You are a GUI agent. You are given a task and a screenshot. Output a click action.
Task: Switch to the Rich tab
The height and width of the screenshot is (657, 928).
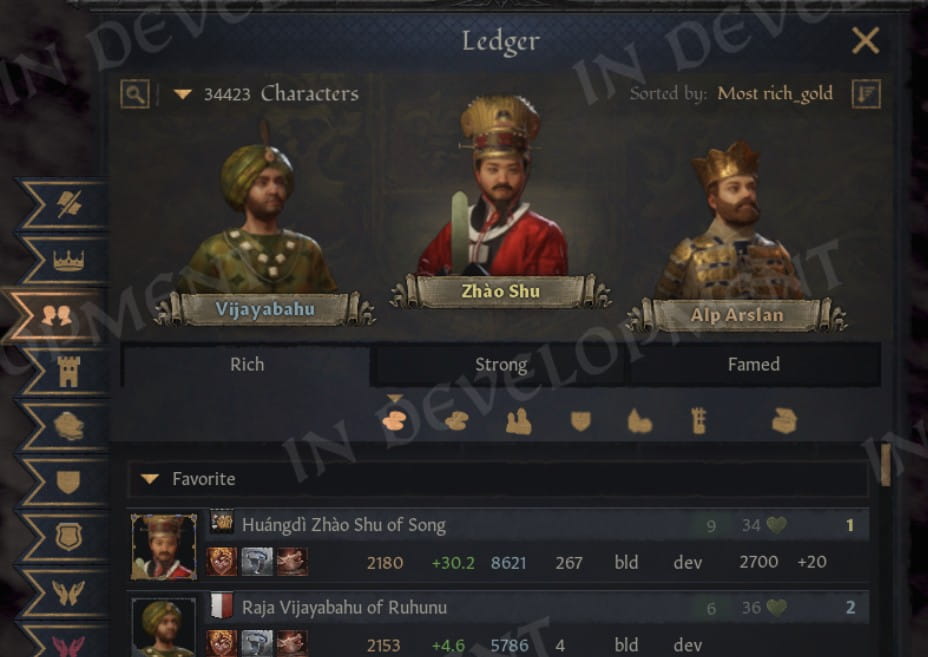(247, 365)
